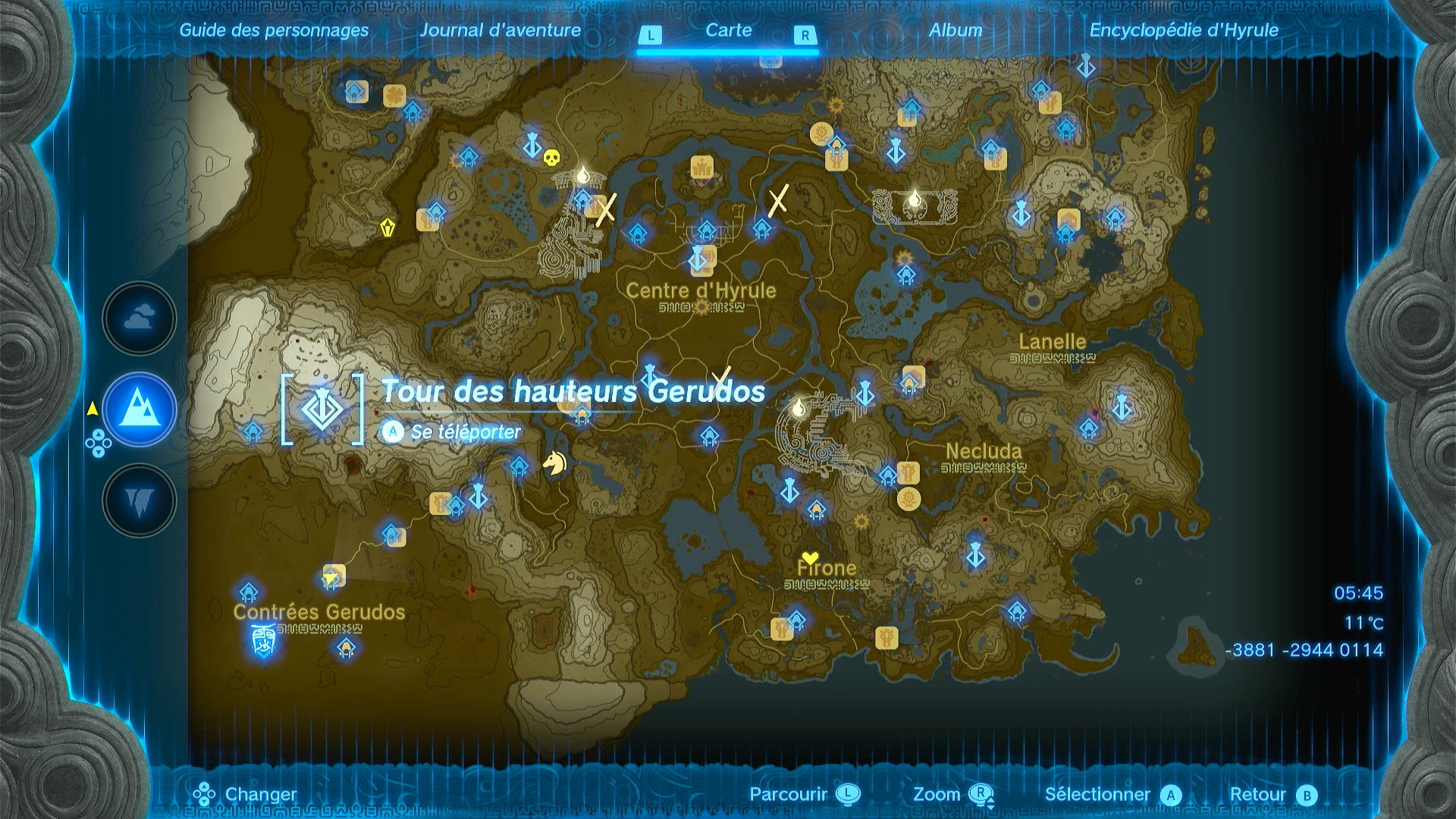Switch to the sky layer with the cloud icon
Image resolution: width=1456 pixels, height=819 pixels.
[x=139, y=318]
